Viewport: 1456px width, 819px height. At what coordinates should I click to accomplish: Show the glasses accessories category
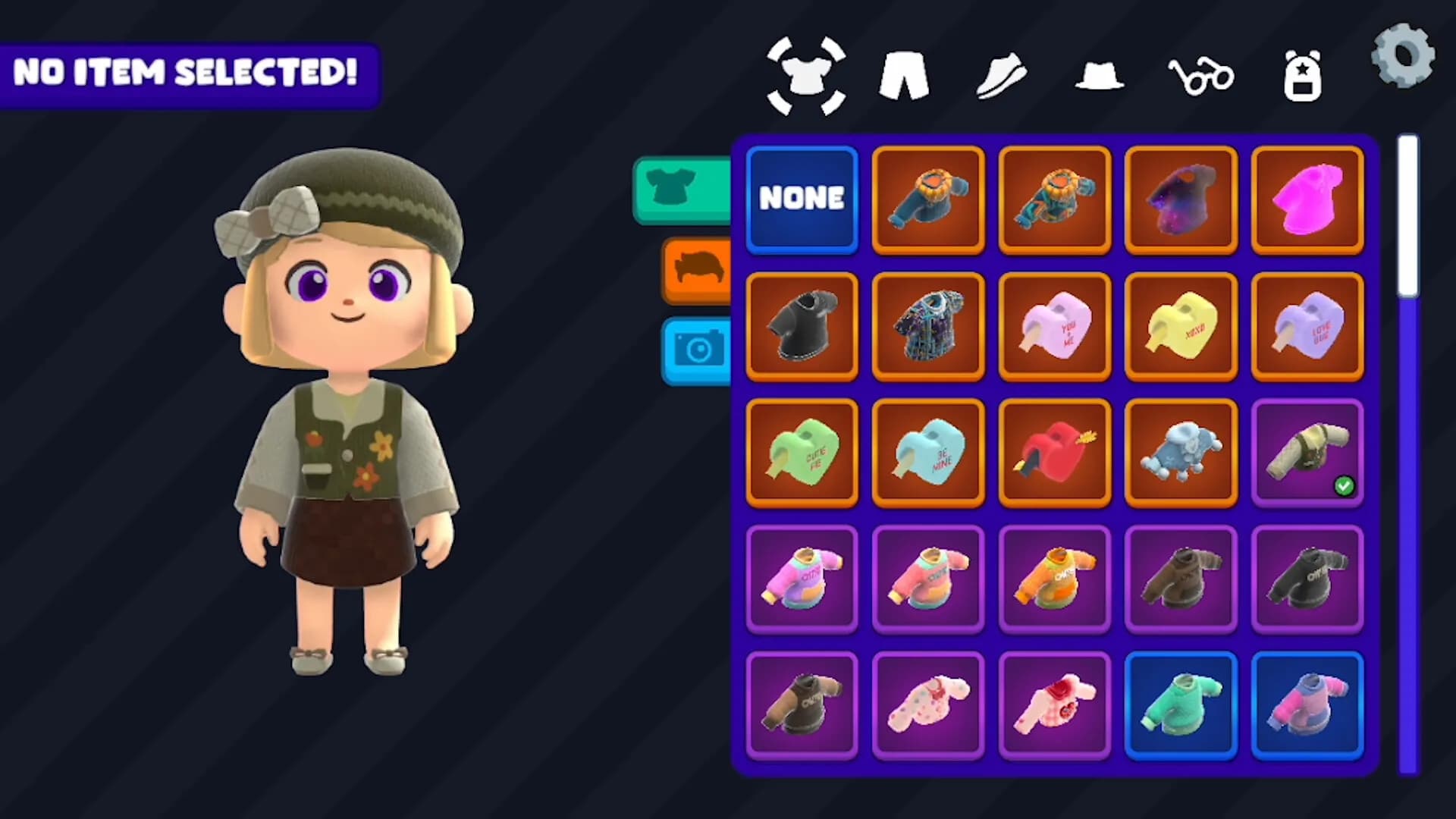1200,76
